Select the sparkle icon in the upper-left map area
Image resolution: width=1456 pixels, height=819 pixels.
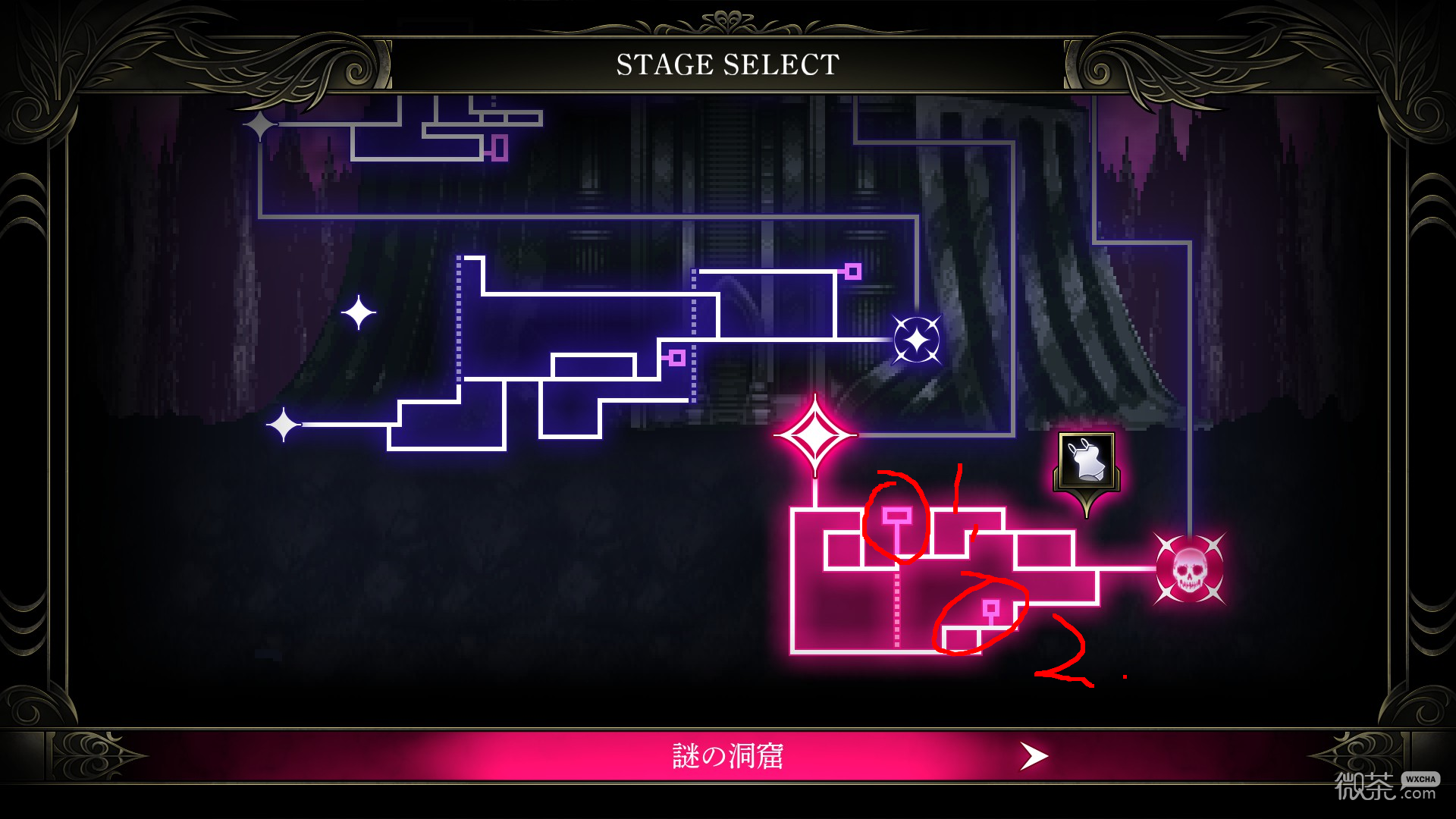357,312
